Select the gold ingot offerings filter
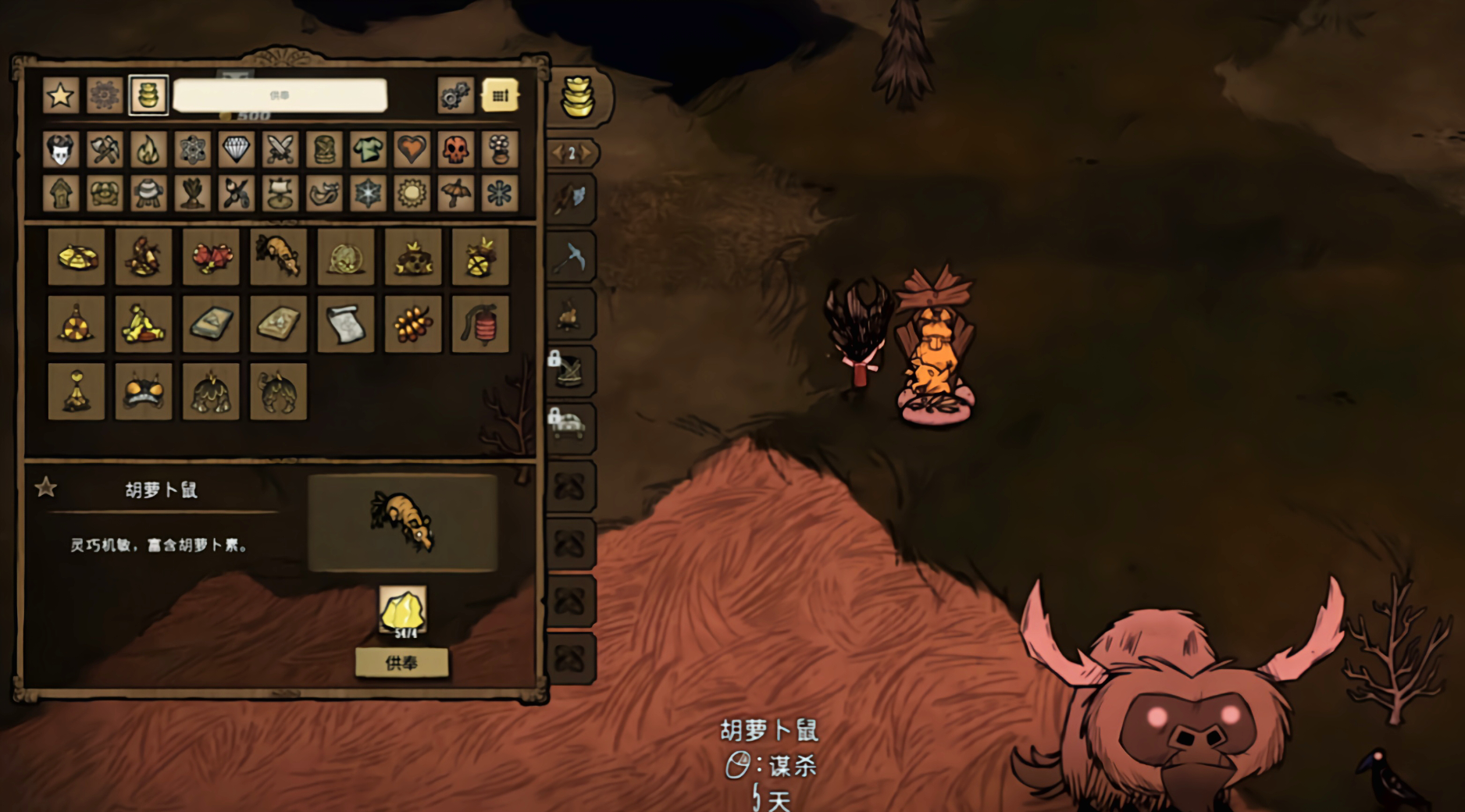1465x812 pixels. tap(148, 96)
